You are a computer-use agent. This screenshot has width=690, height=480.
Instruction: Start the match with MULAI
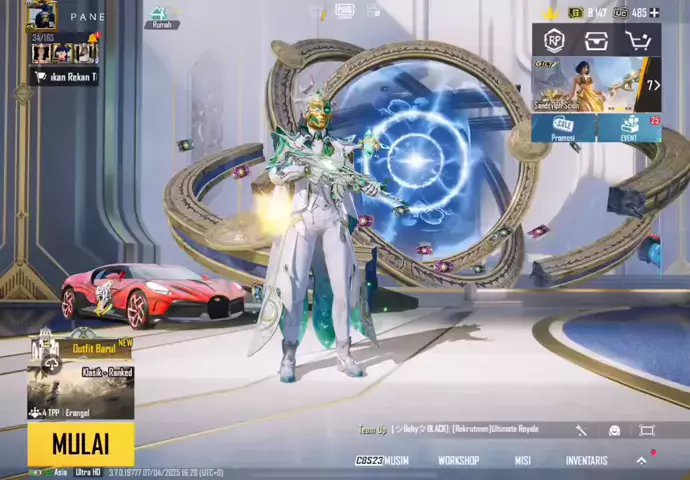click(x=80, y=443)
